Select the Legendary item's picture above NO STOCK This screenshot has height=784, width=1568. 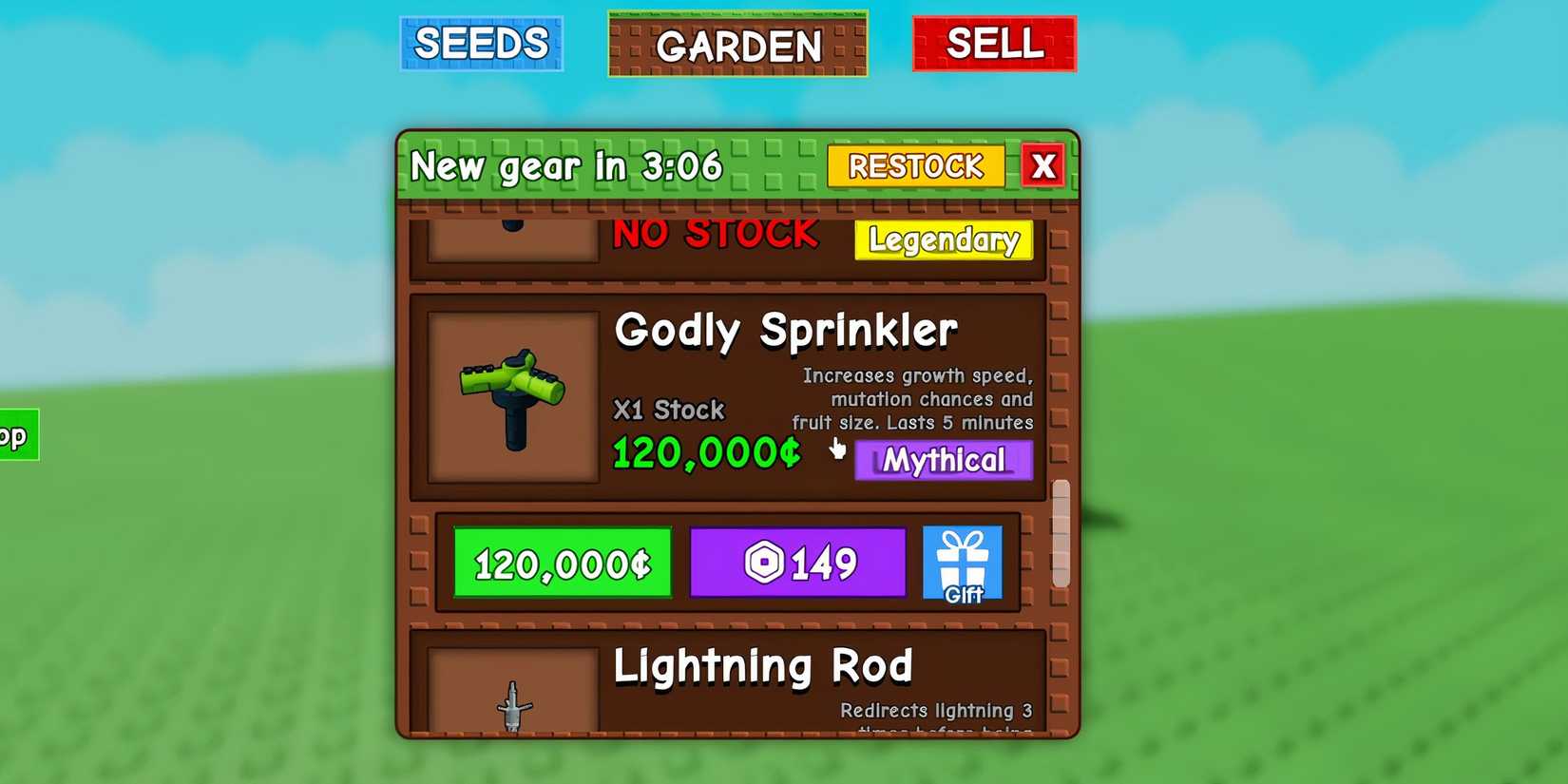(510, 238)
